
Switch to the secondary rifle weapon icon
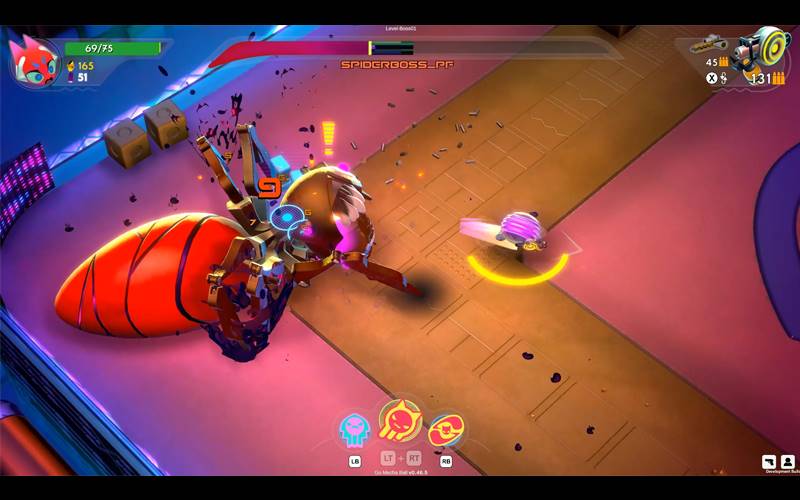712,45
